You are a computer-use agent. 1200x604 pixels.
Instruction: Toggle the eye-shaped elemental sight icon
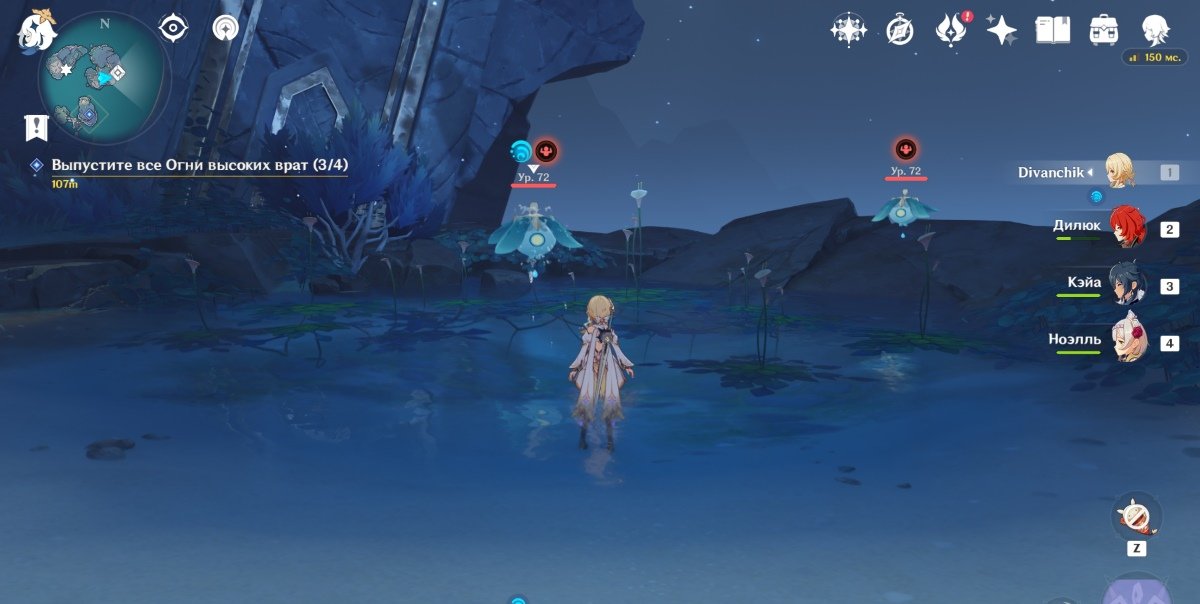tap(174, 28)
